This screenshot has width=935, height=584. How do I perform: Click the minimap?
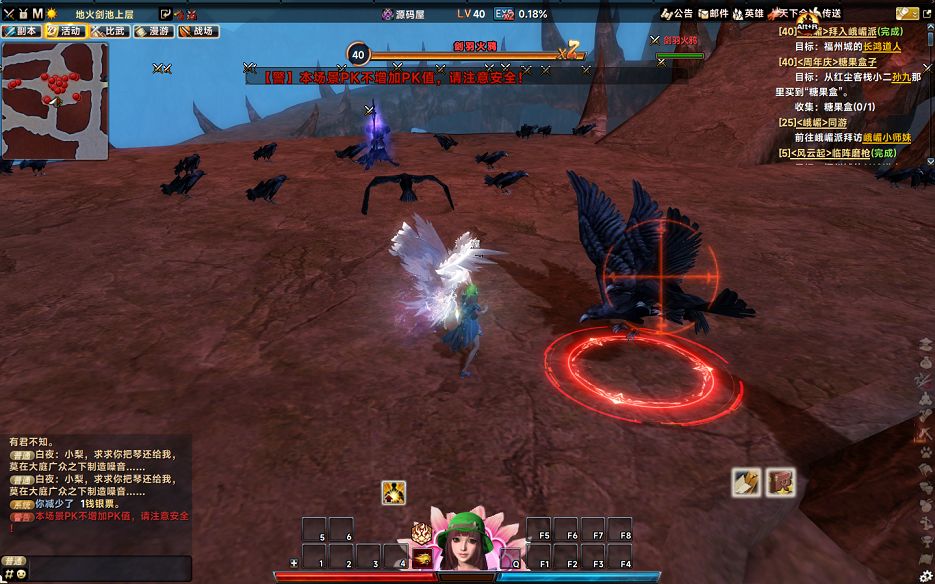coord(55,101)
